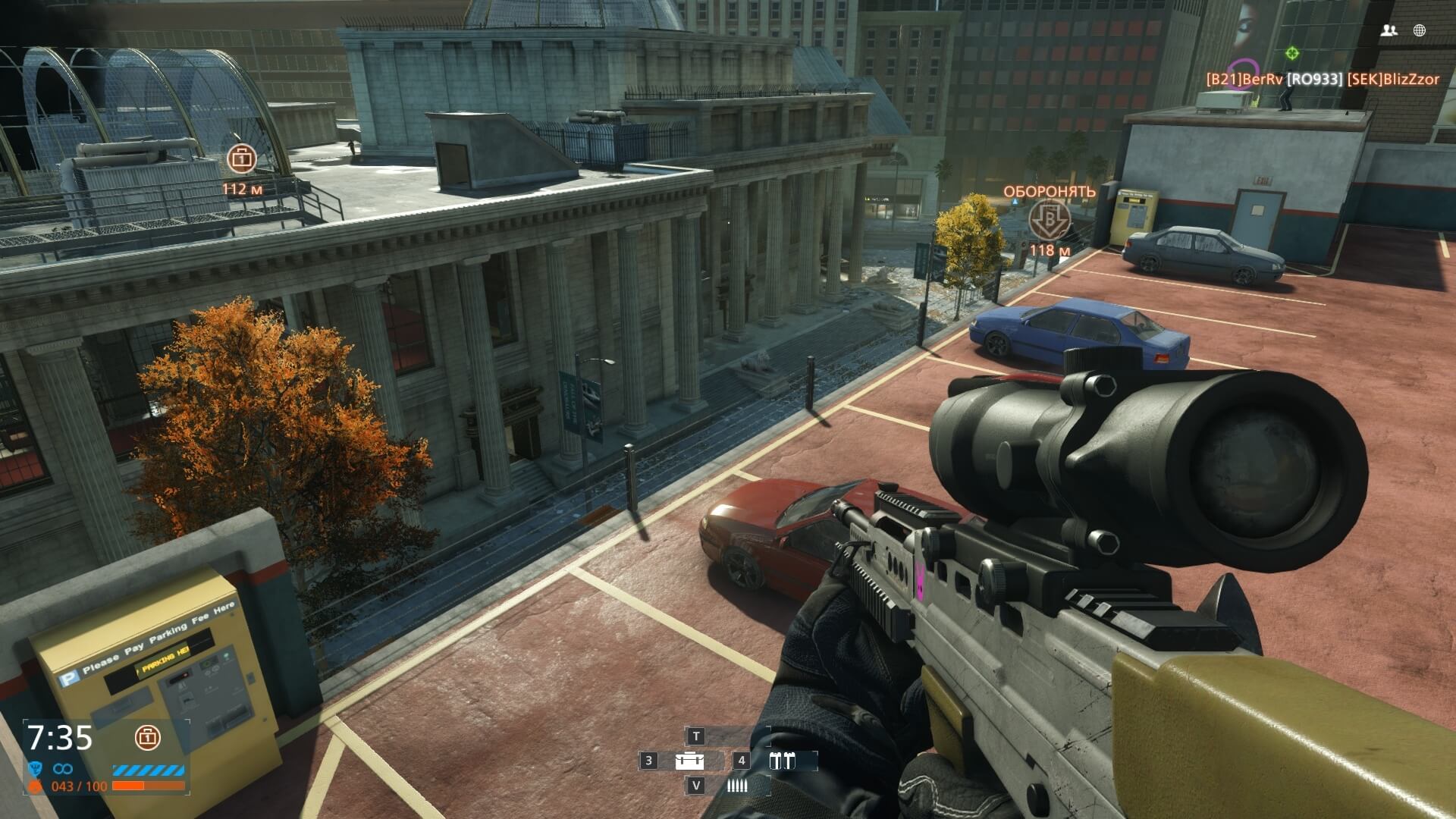Select the briefcase objective marker at 112 m
The image size is (1456, 819).
241,158
